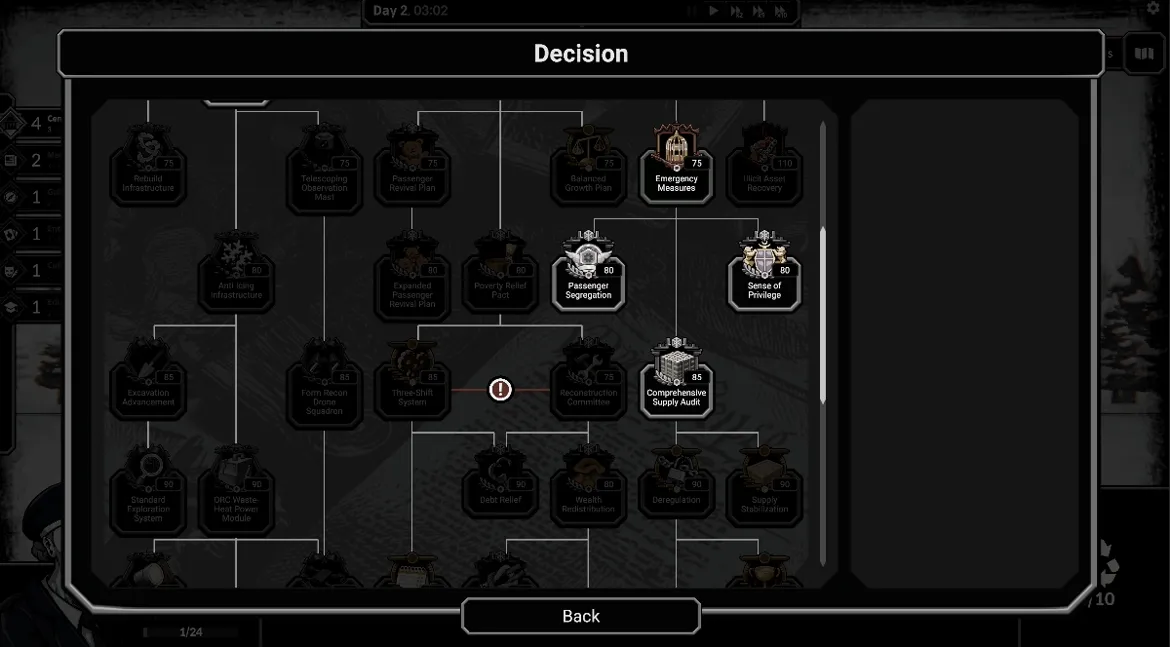Choose the Passenger Segregation decision
The height and width of the screenshot is (647, 1170).
pyautogui.click(x=588, y=272)
